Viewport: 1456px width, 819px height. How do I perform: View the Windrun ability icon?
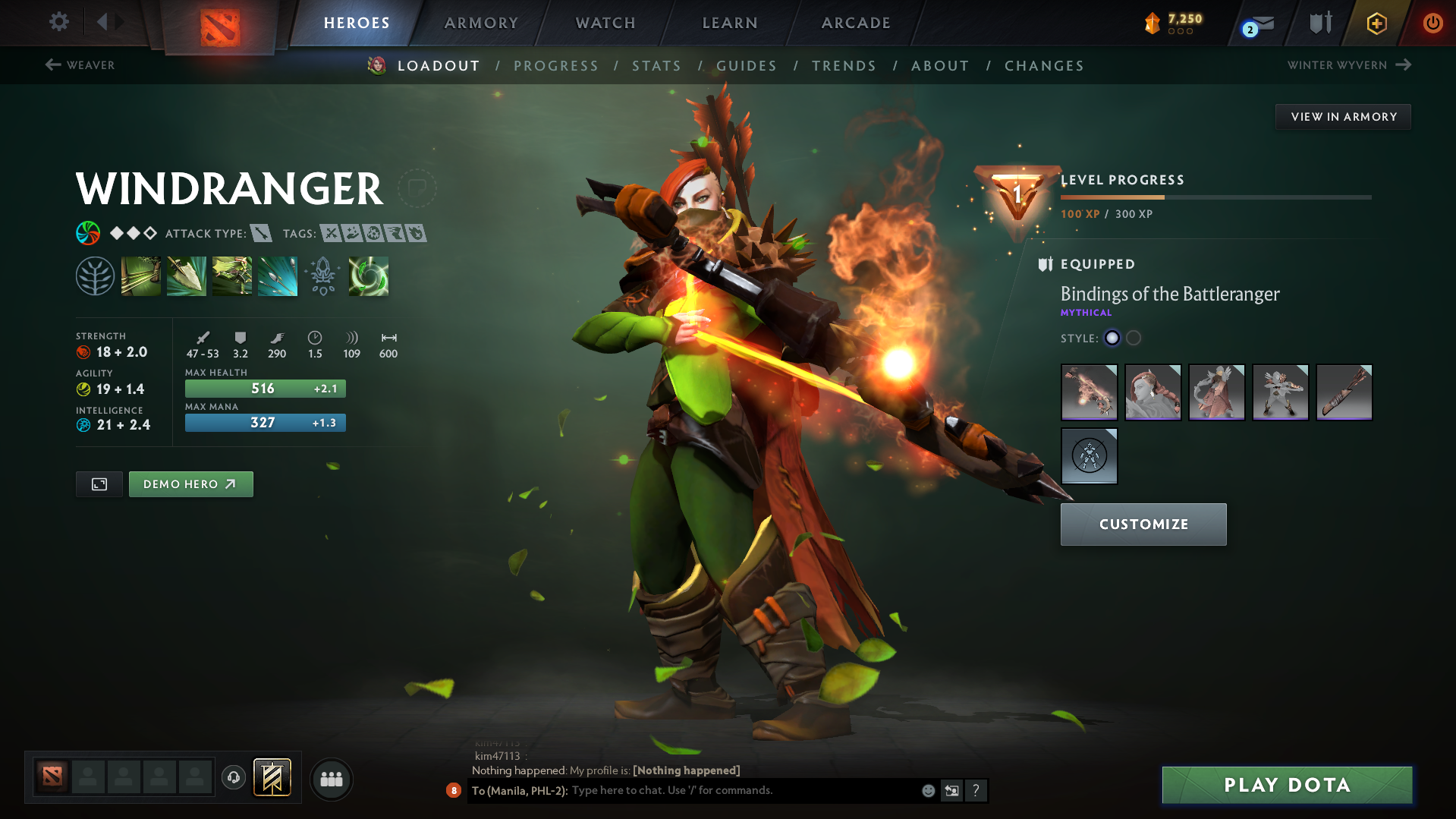[x=232, y=276]
